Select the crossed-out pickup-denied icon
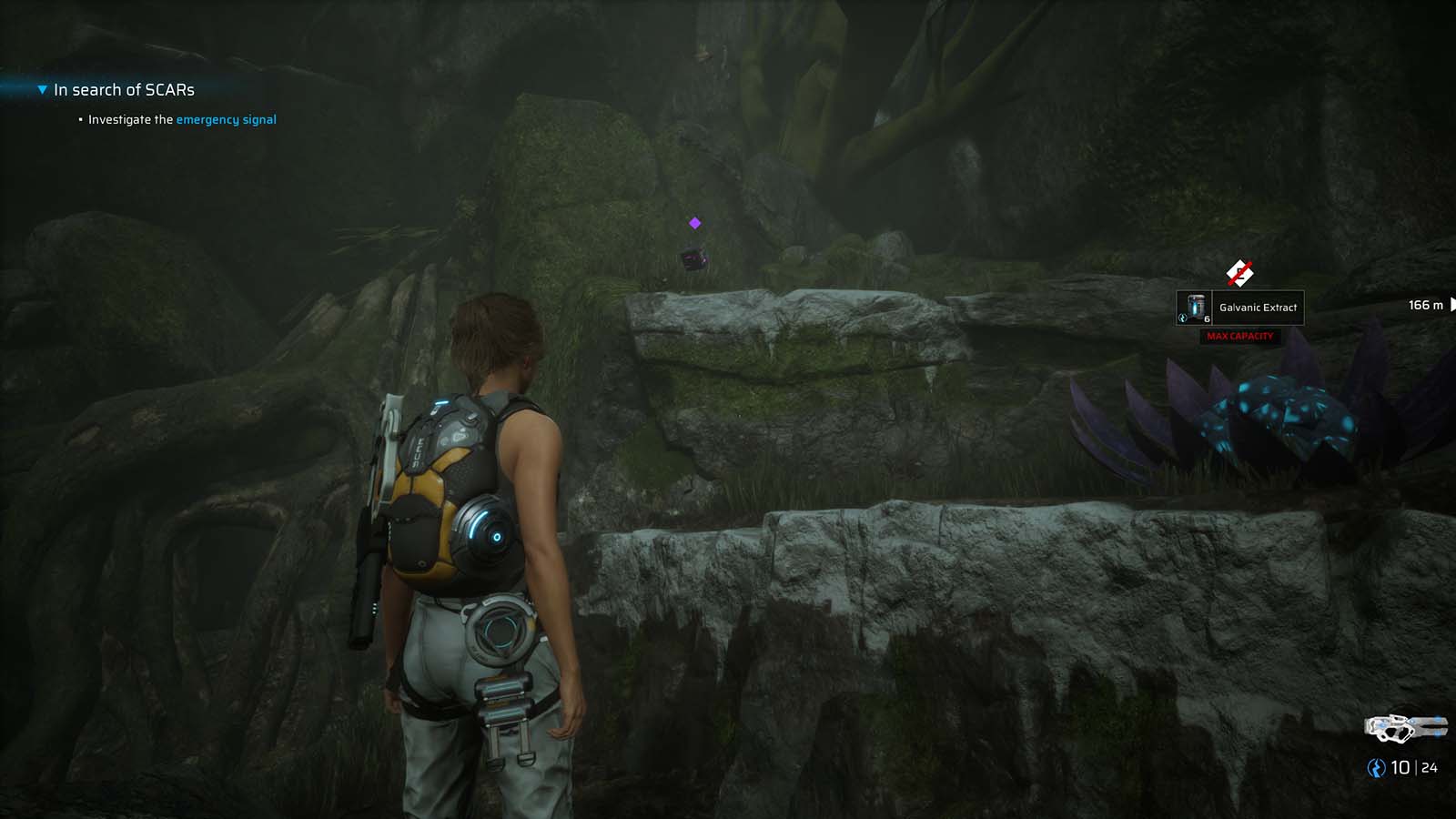Screen dimensions: 1456x819 point(1240,271)
